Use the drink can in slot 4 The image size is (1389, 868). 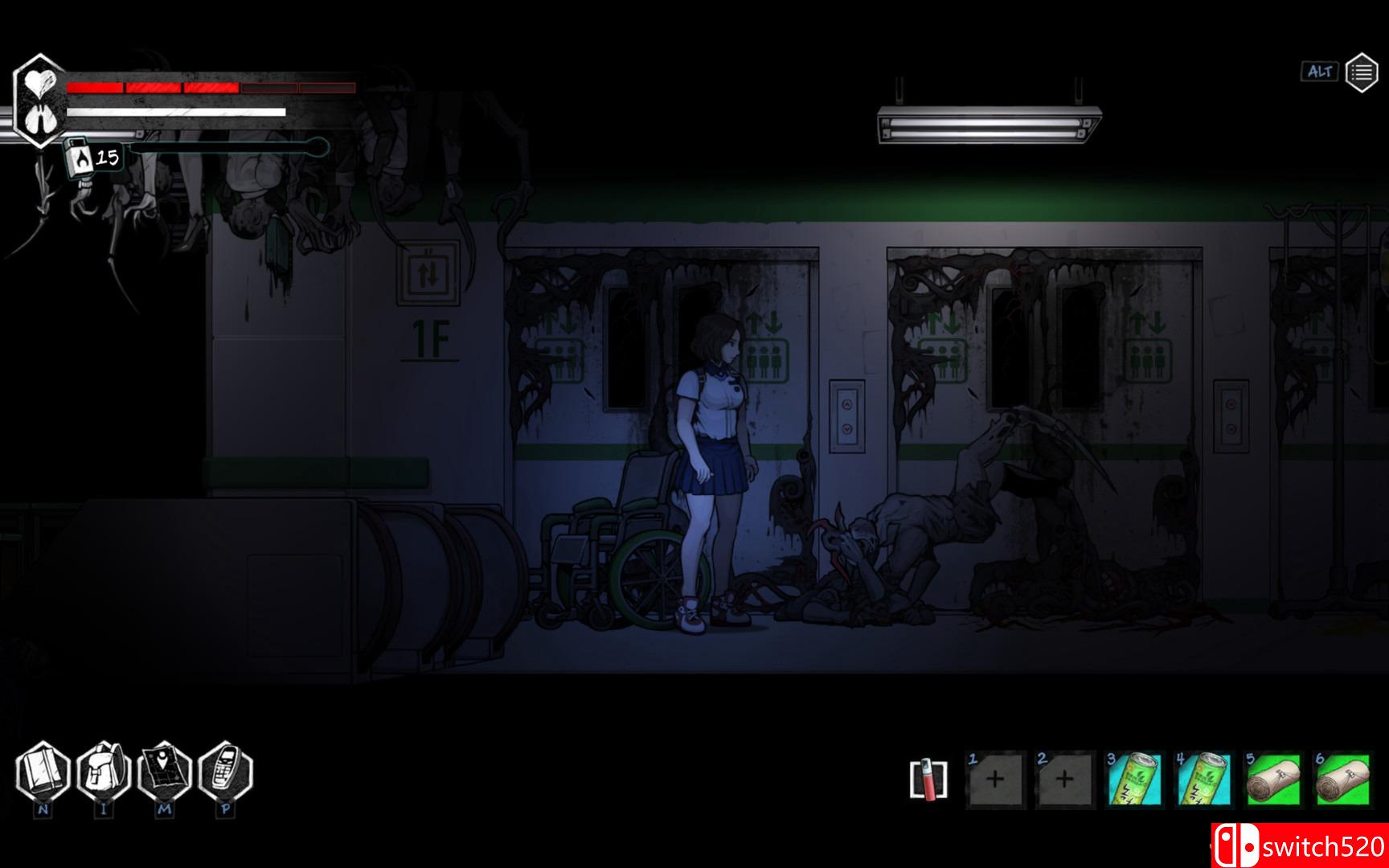coord(1203,779)
